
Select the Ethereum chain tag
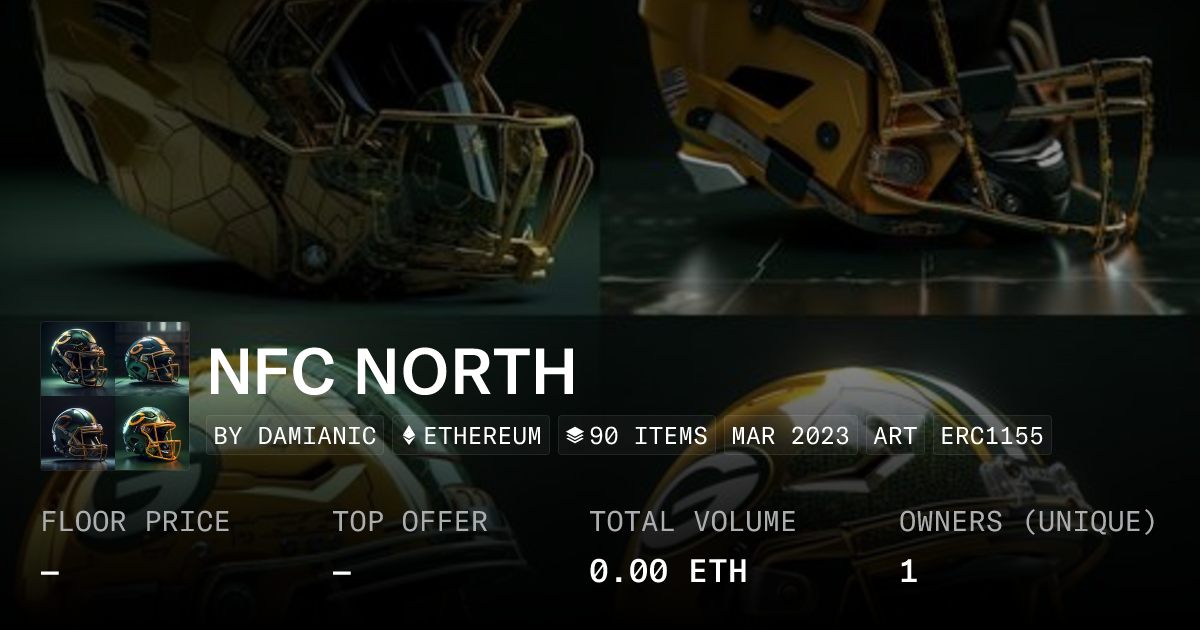471,436
